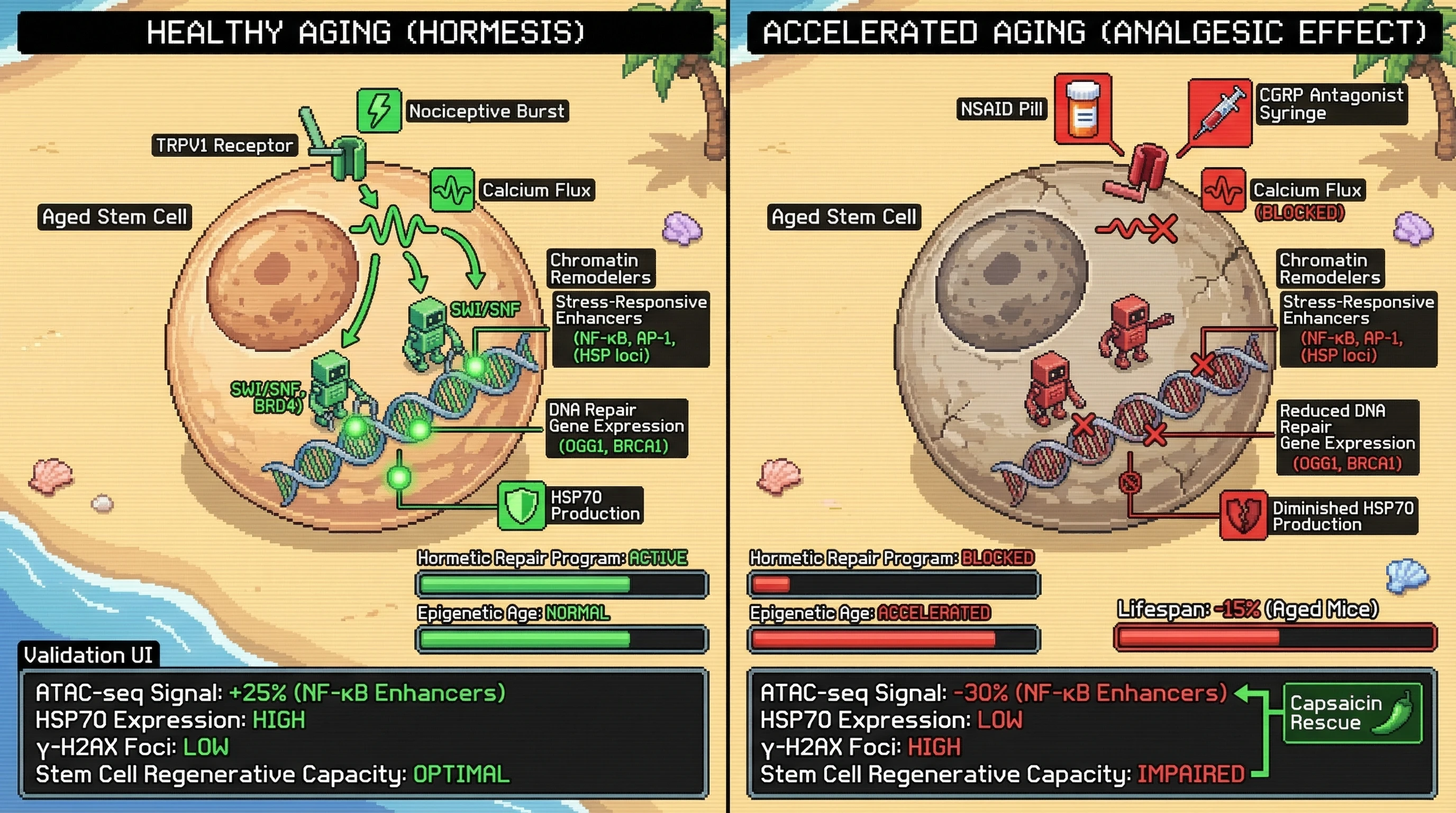Choose the CGRP Antagonist syringe icon
This screenshot has width=1456, height=813.
point(1219,113)
